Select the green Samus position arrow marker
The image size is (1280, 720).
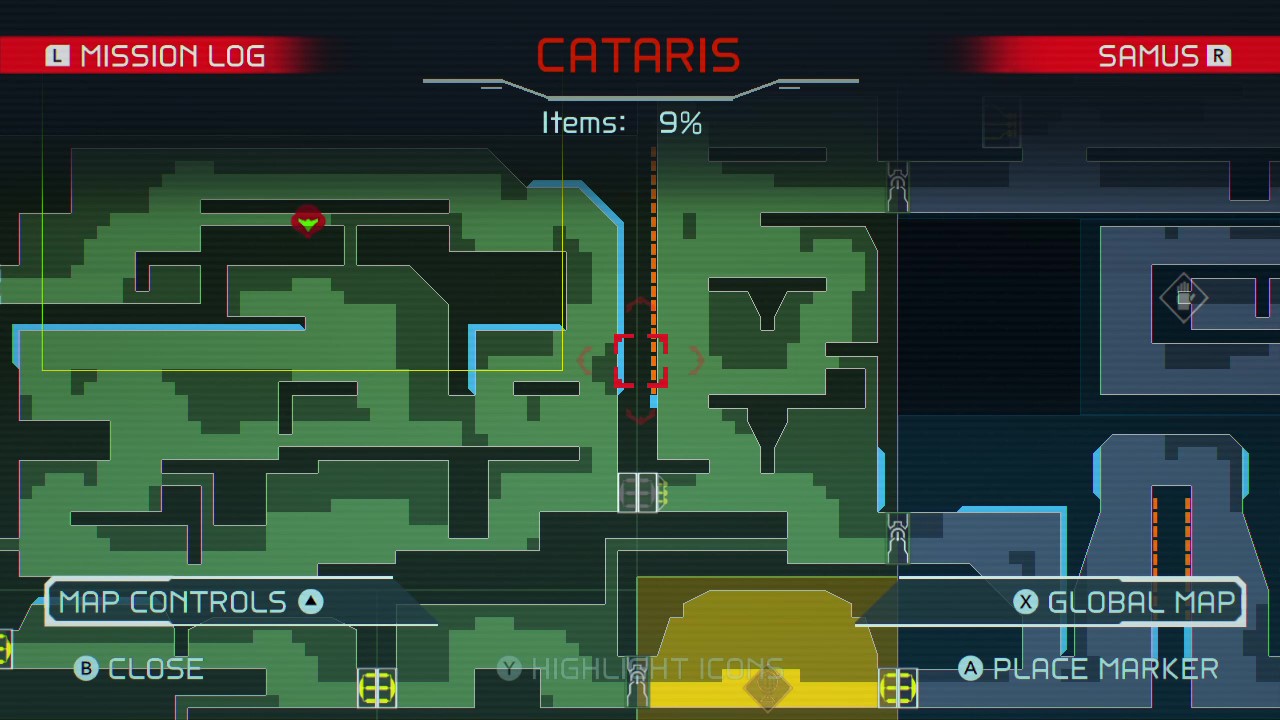[x=308, y=222]
